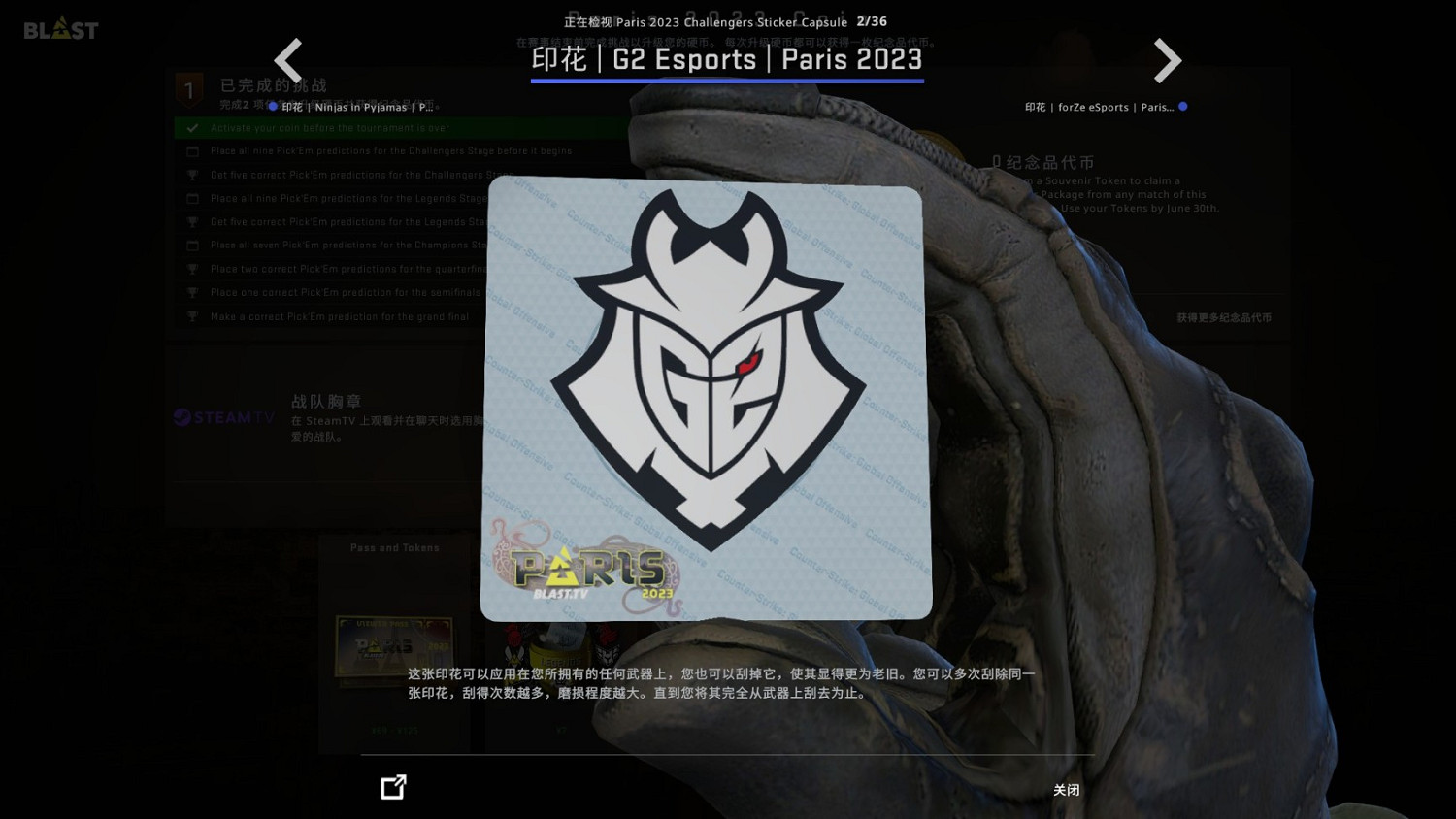
Task: Click the trophy icon for semifinals prediction challenge
Action: [192, 292]
